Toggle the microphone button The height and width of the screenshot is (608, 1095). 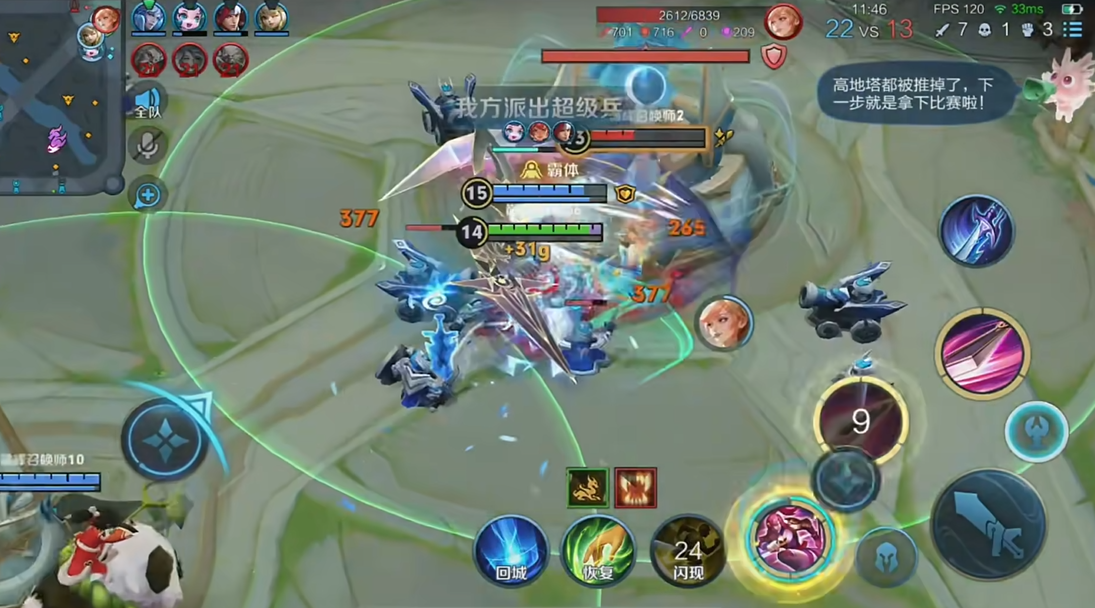[x=147, y=146]
